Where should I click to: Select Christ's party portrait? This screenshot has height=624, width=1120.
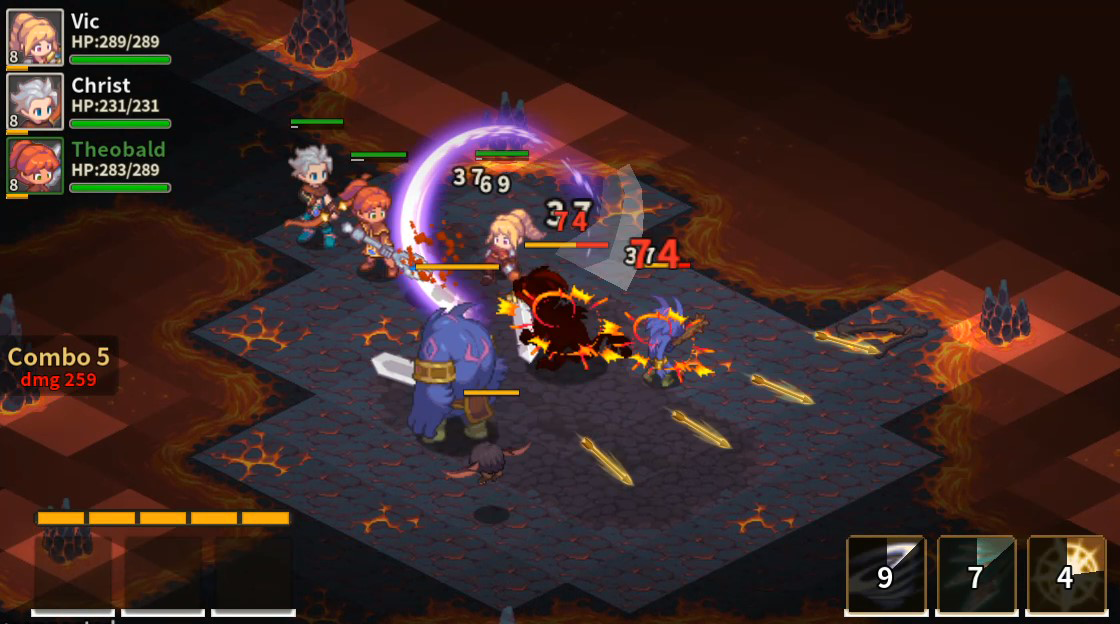pos(36,102)
